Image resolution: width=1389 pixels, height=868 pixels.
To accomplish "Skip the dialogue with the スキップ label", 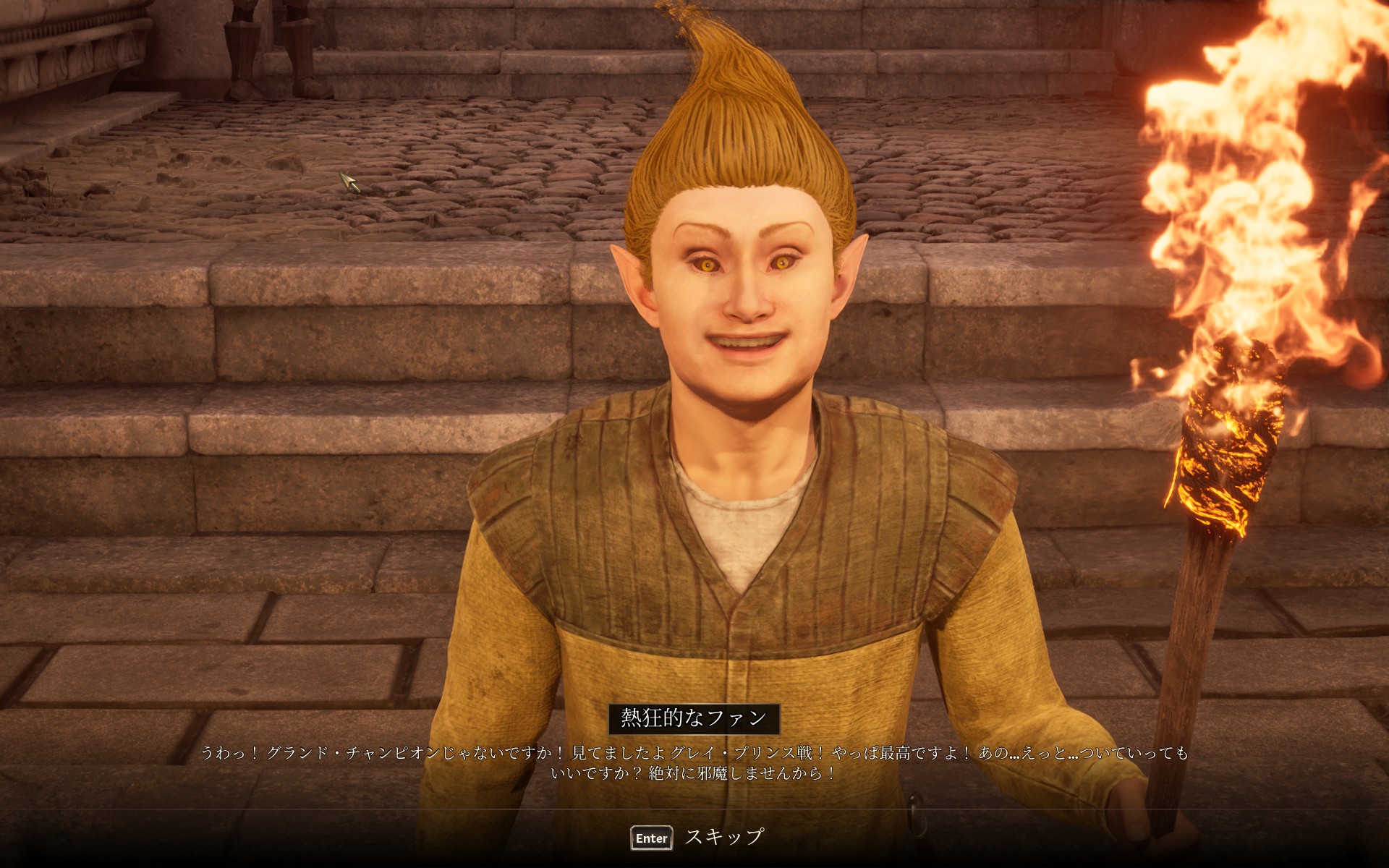I will pyautogui.click(x=723, y=837).
